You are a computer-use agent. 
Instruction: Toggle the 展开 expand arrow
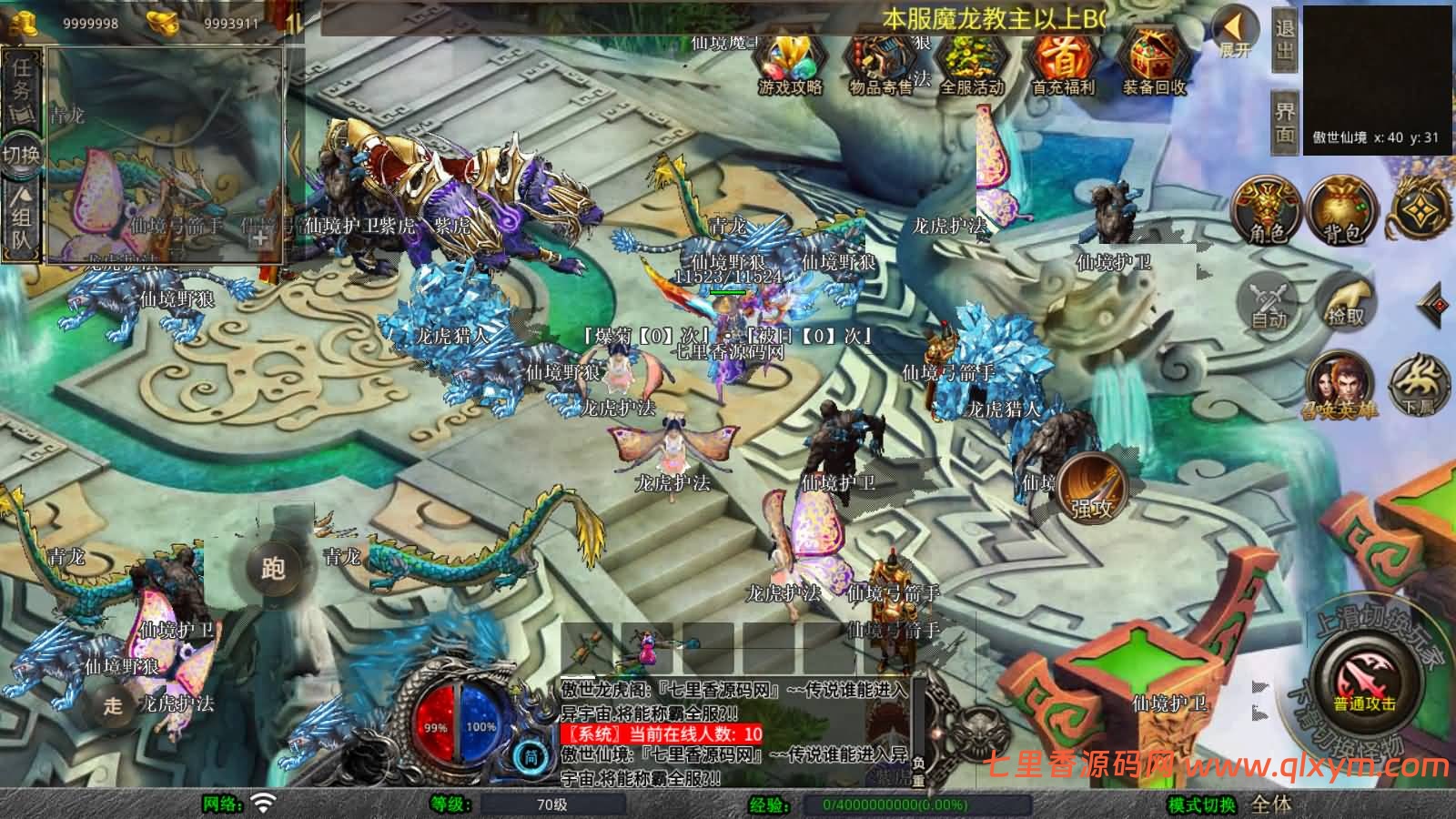point(1236,35)
